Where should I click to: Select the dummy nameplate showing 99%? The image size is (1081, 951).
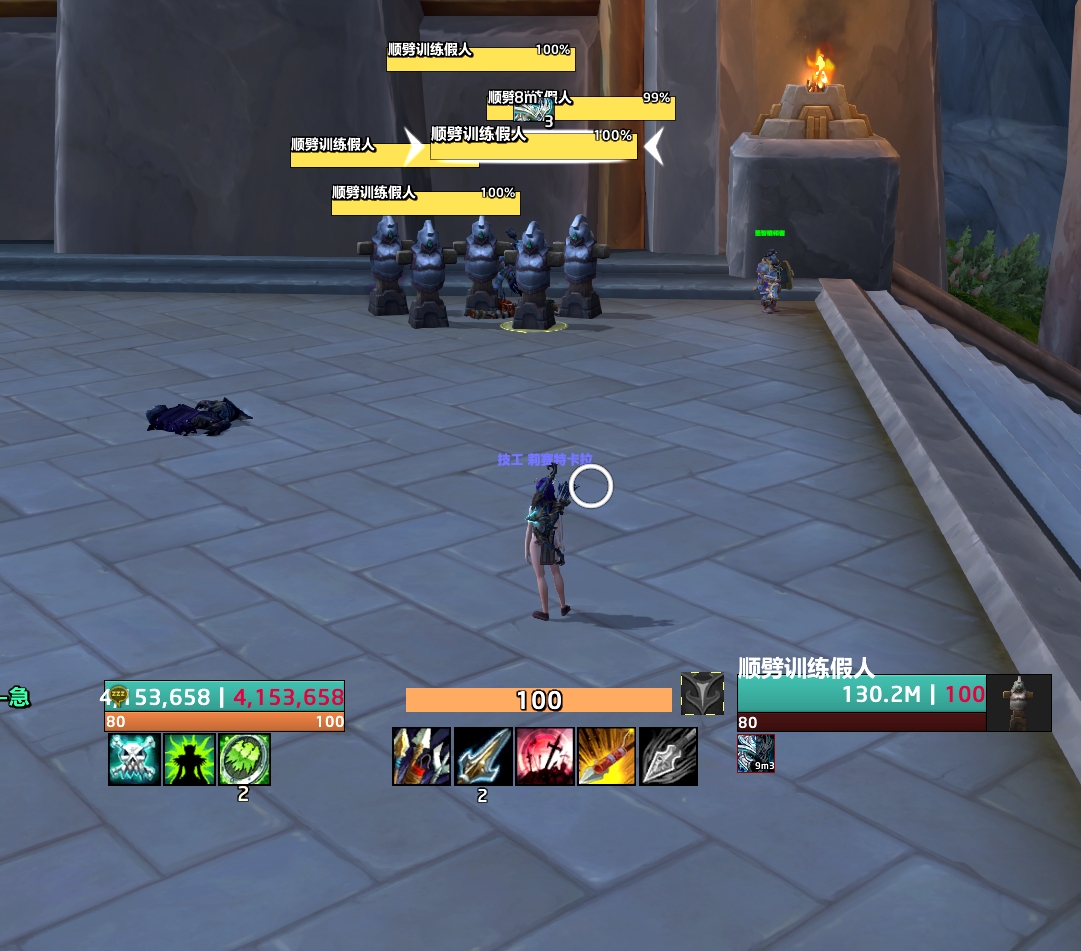click(612, 108)
